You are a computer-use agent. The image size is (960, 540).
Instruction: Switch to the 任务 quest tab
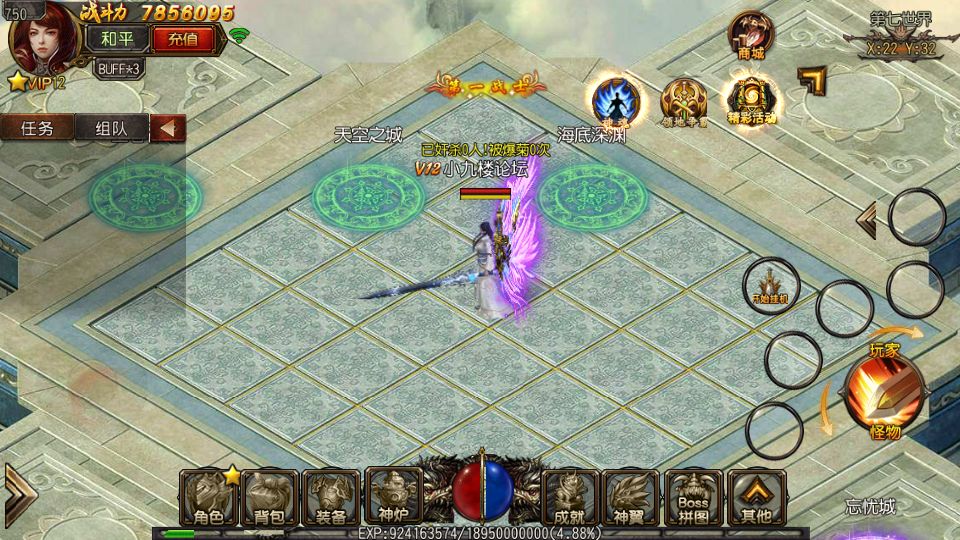coord(37,128)
